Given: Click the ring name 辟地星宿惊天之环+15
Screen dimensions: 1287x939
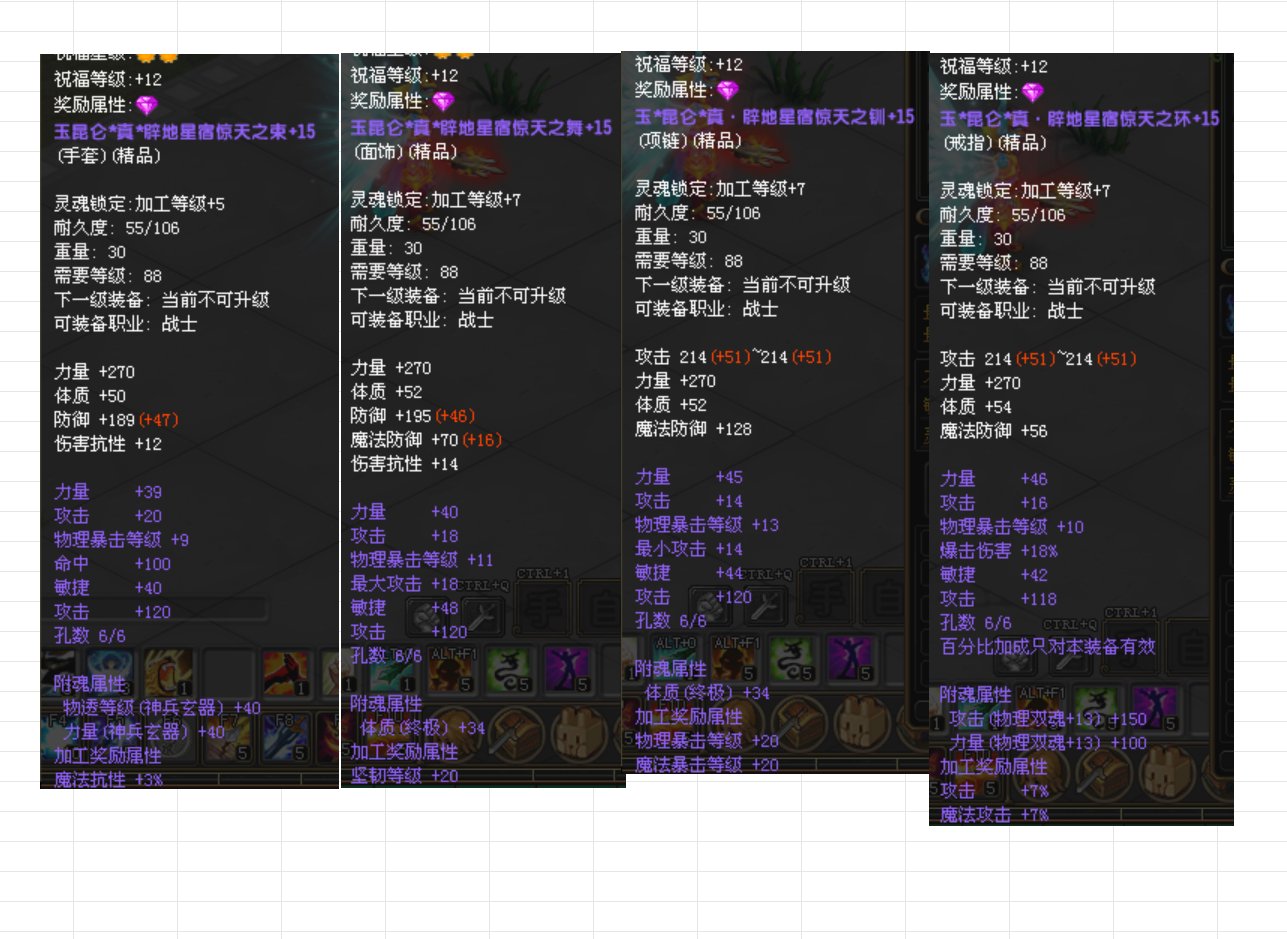Looking at the screenshot, I should click(x=1078, y=119).
